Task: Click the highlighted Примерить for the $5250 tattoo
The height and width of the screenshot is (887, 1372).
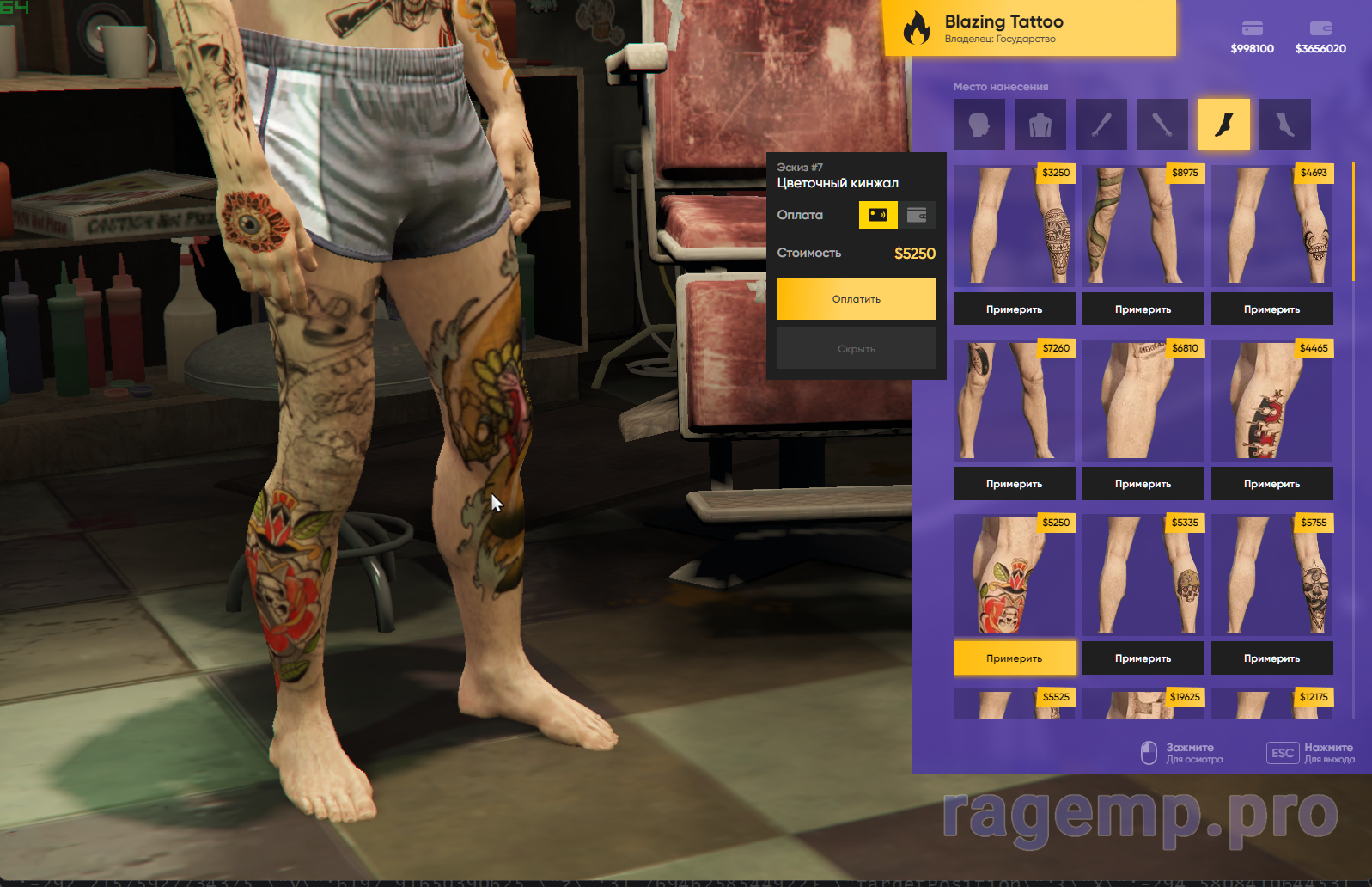Action: pos(1014,658)
